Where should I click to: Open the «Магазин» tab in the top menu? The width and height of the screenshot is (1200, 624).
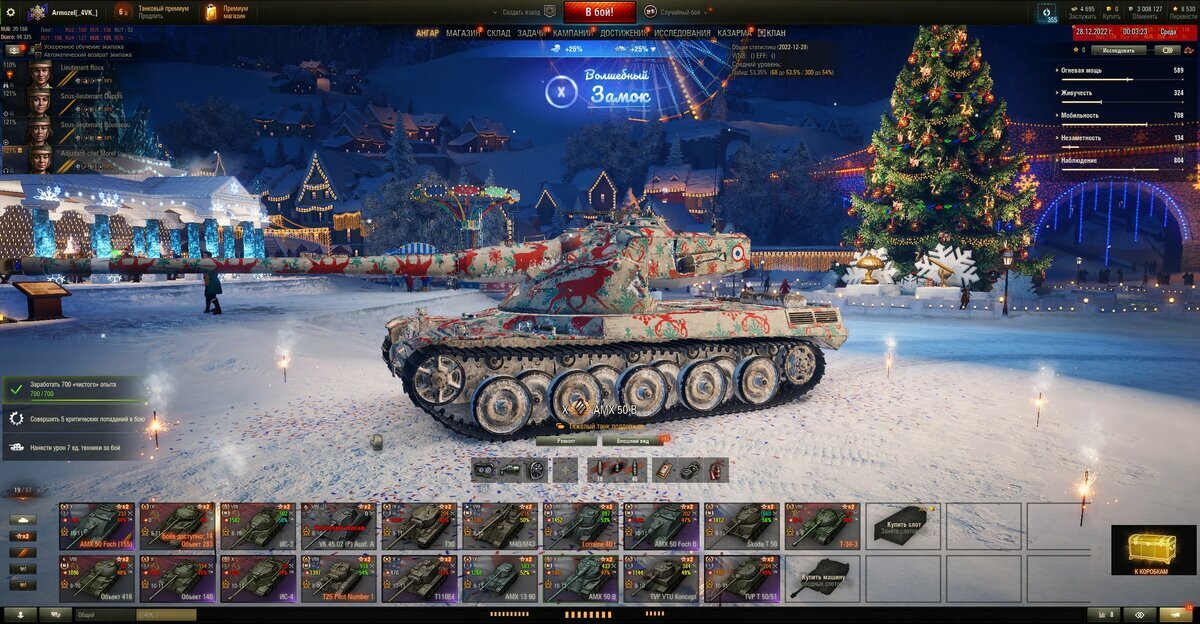pos(463,33)
